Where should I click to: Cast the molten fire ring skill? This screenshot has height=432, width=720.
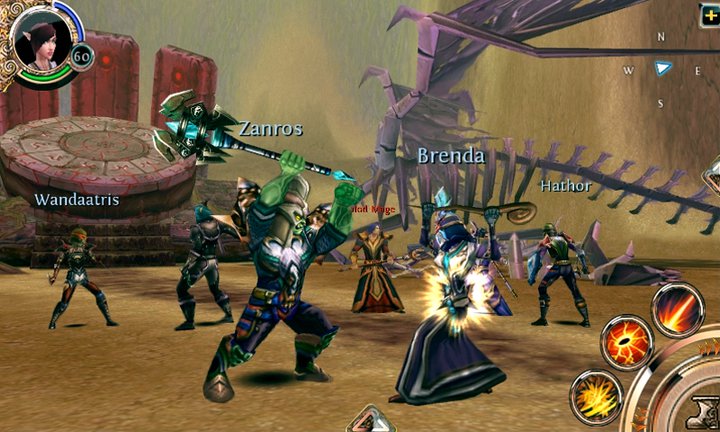click(x=627, y=343)
